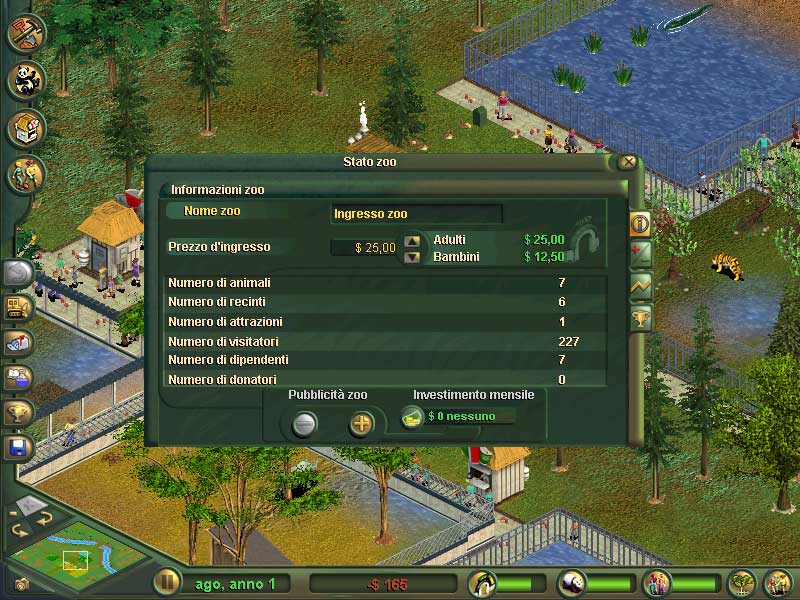Raise the admission price with the up arrow

(412, 241)
